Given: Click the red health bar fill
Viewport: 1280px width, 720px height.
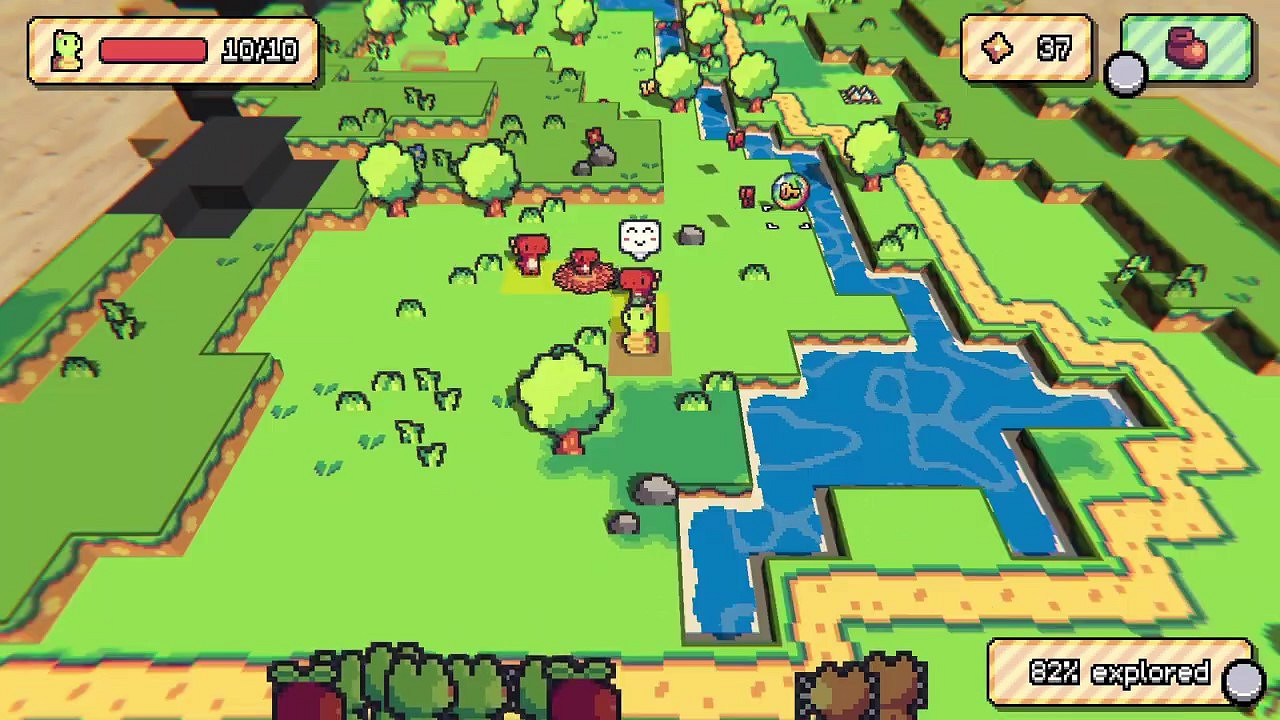Looking at the screenshot, I should pyautogui.click(x=150, y=49).
